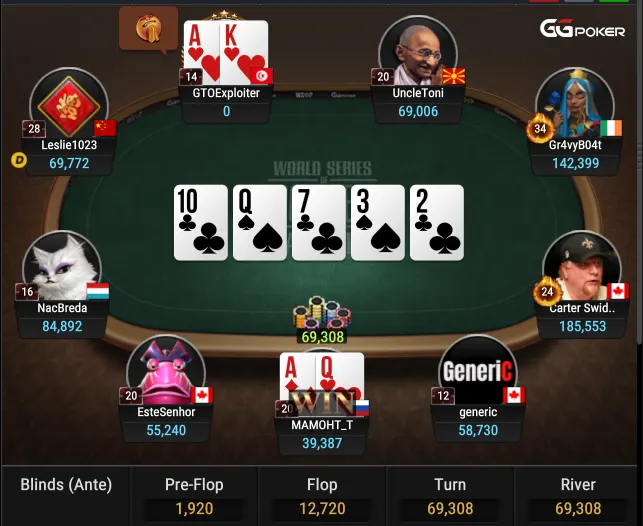Click the GGPoker logo
643x526 pixels.
pos(582,30)
